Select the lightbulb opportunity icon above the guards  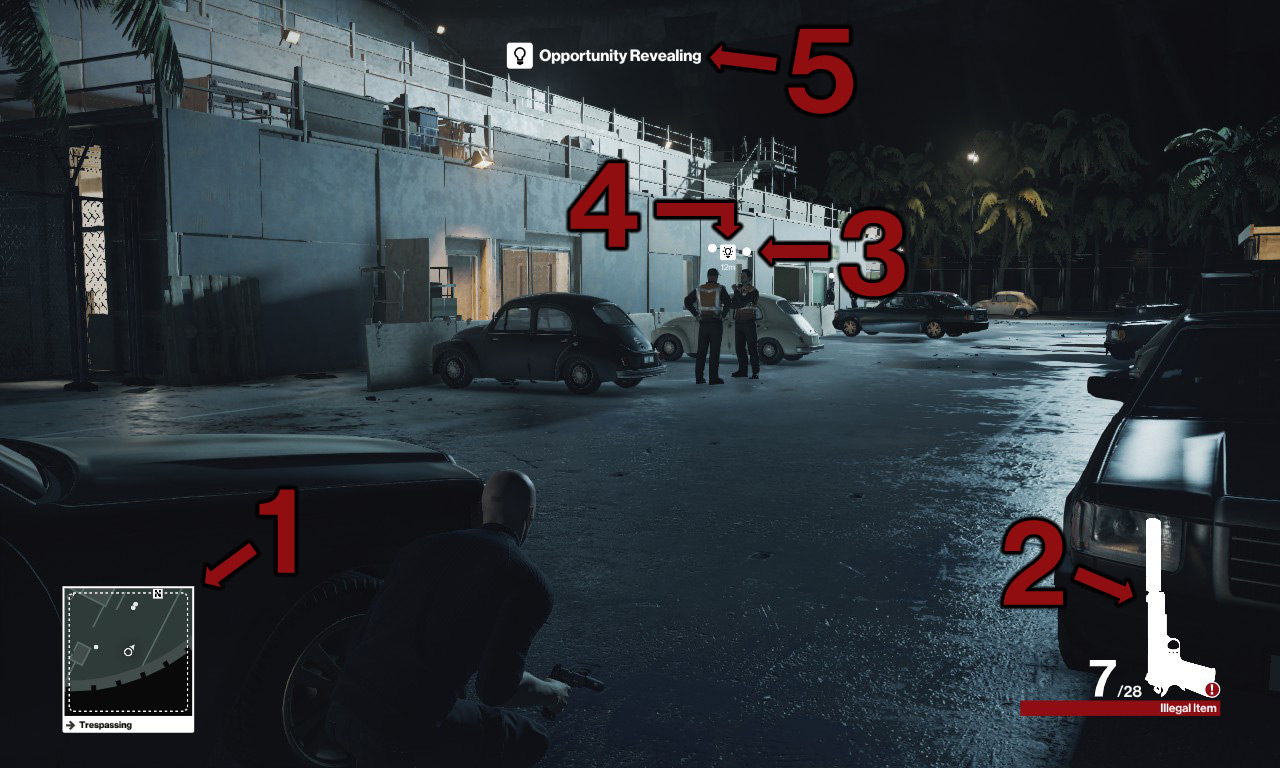[727, 252]
